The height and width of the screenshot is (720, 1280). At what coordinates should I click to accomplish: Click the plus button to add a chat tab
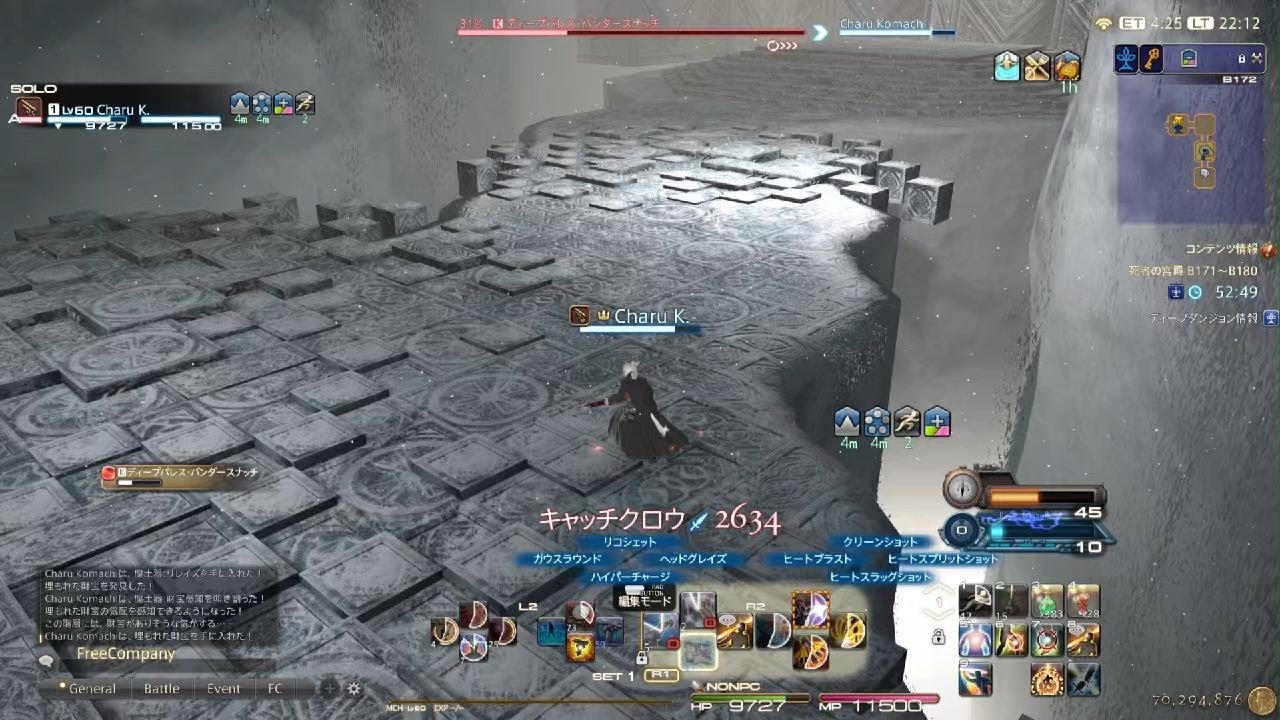point(328,689)
